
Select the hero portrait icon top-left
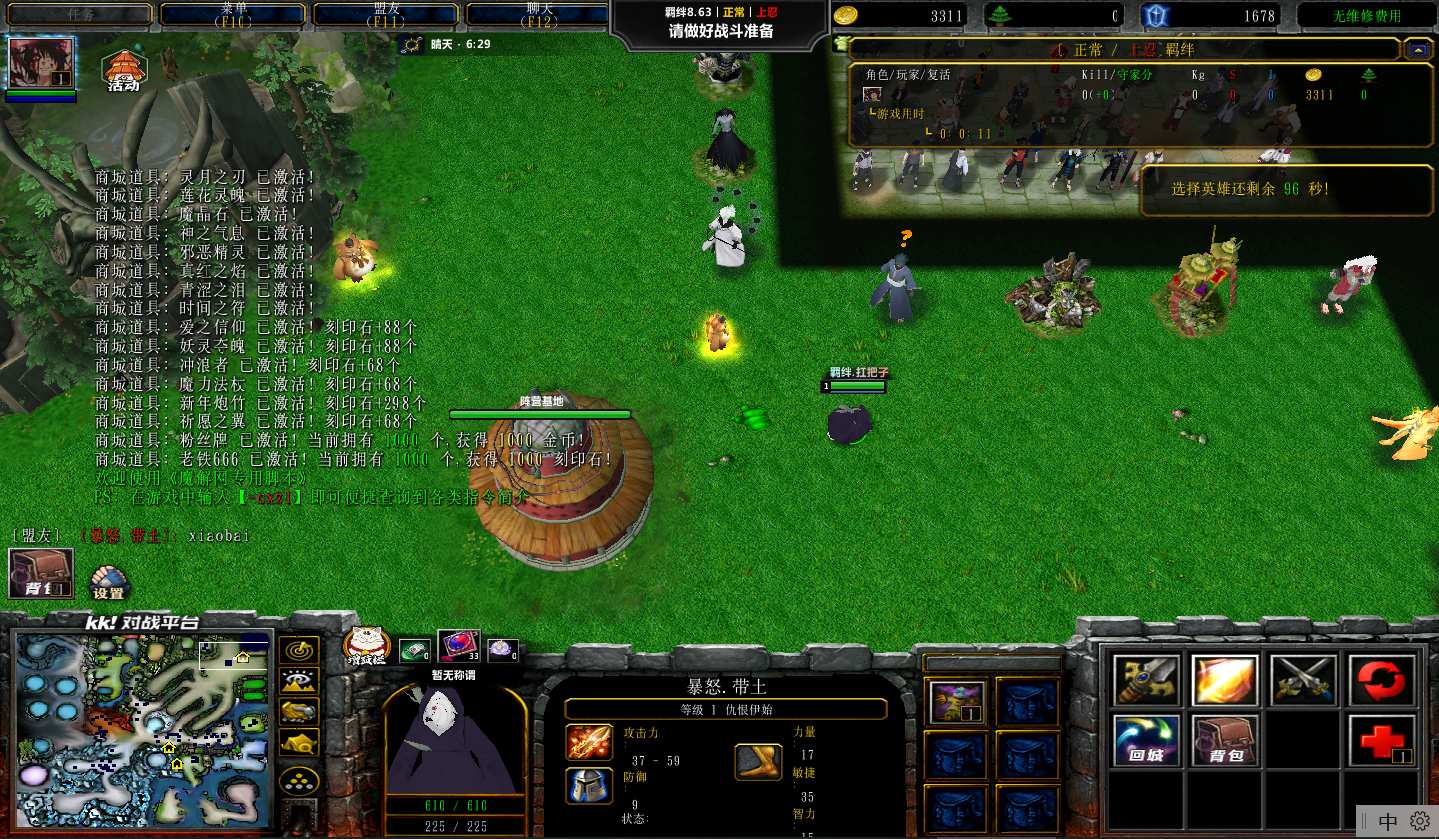(x=41, y=63)
